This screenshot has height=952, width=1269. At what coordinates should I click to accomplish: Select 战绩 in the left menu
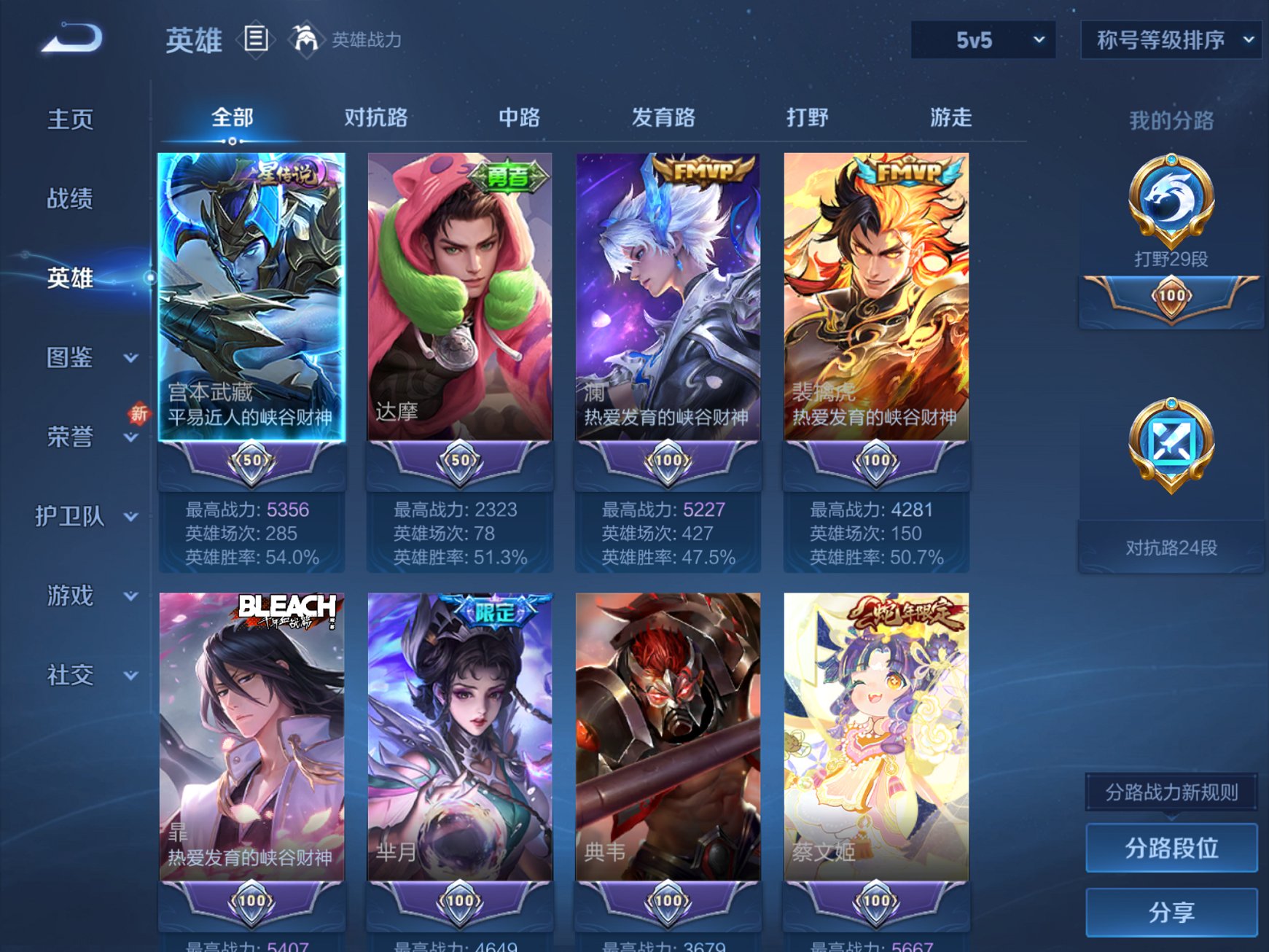point(70,198)
